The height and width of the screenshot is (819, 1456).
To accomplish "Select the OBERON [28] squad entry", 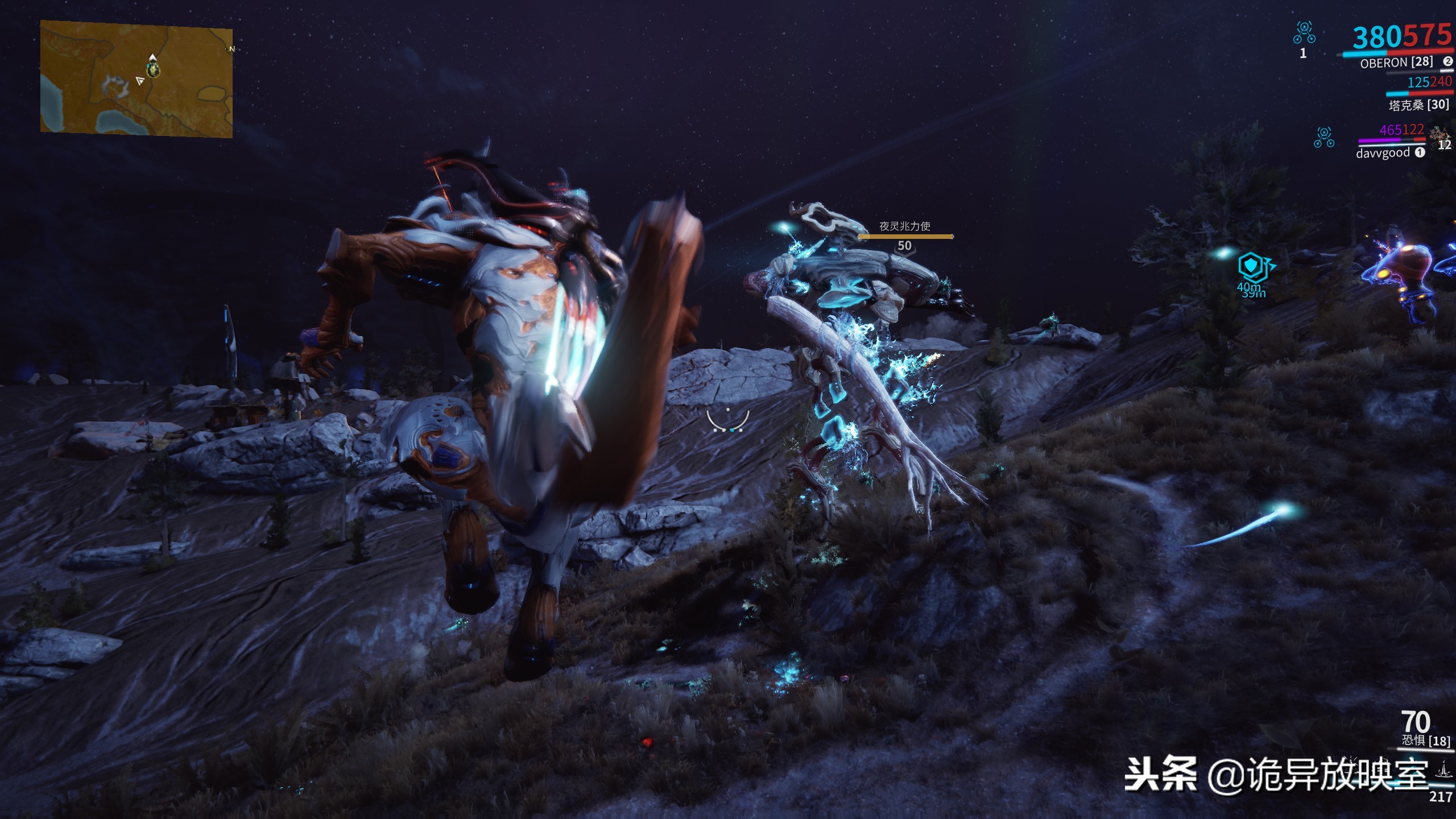I will click(x=1396, y=63).
